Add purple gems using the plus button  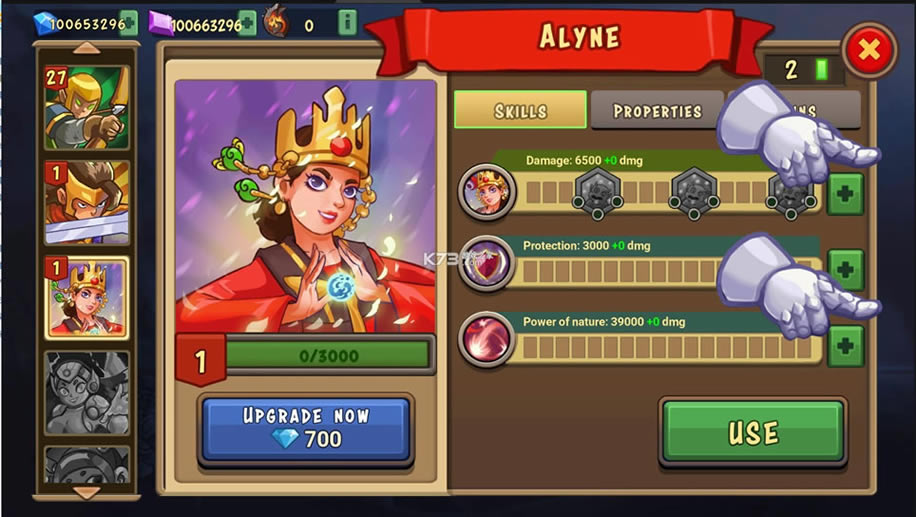[247, 22]
